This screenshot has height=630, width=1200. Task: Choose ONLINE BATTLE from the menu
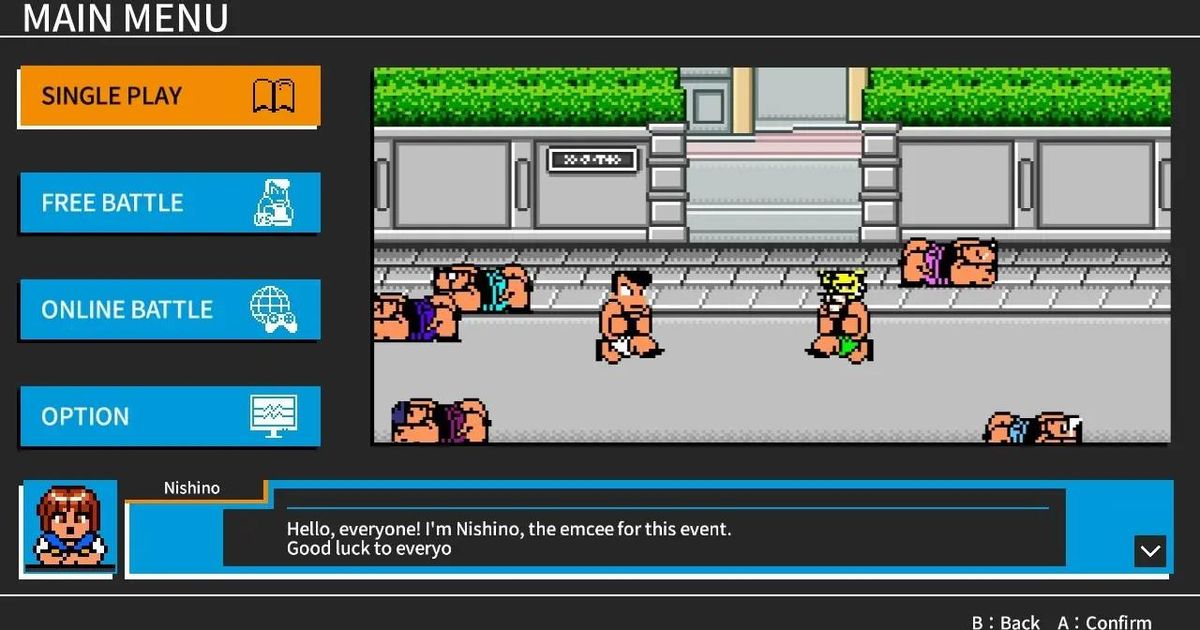coord(169,310)
